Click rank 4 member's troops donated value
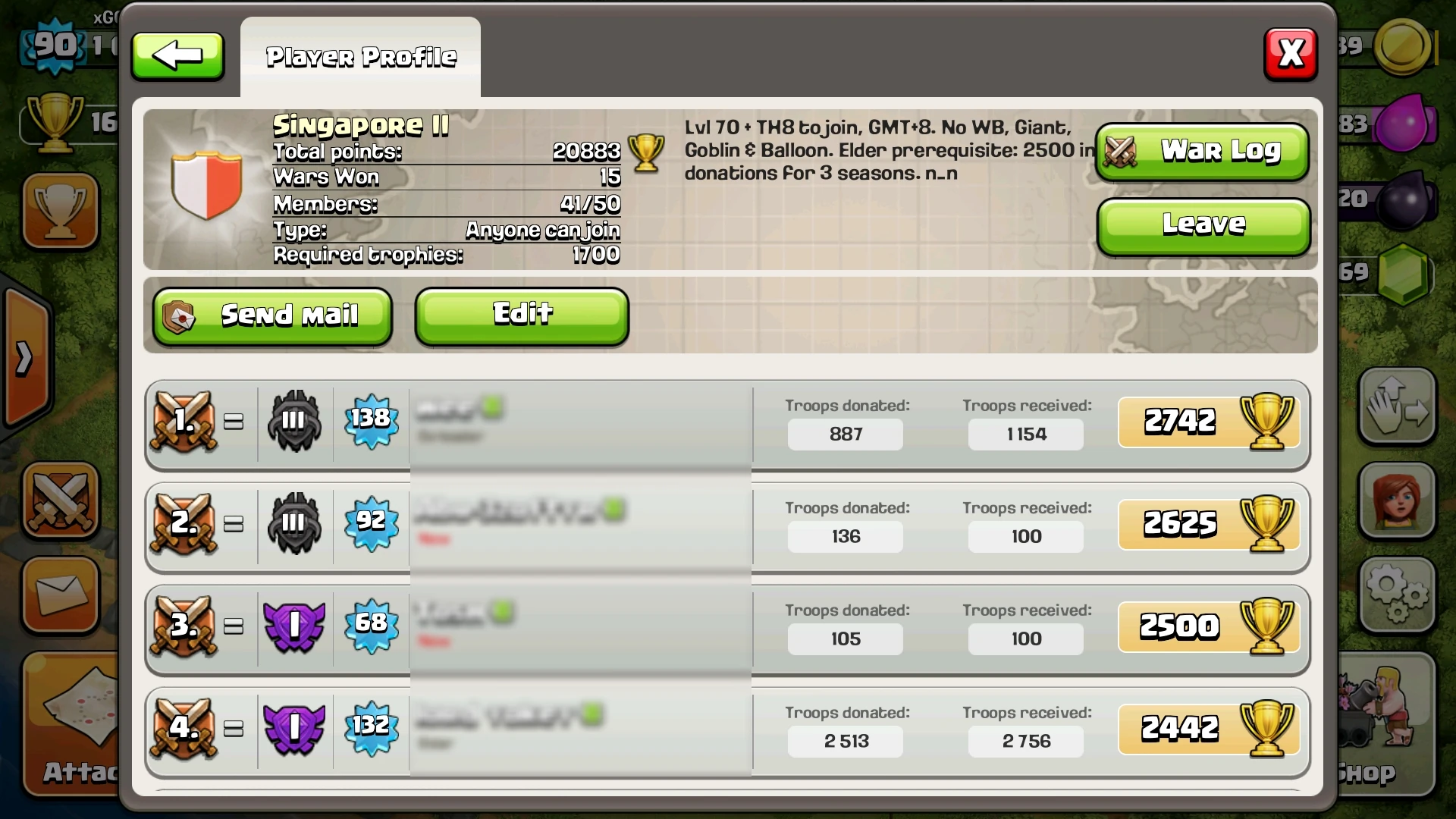This screenshot has width=1456, height=819. coord(845,742)
